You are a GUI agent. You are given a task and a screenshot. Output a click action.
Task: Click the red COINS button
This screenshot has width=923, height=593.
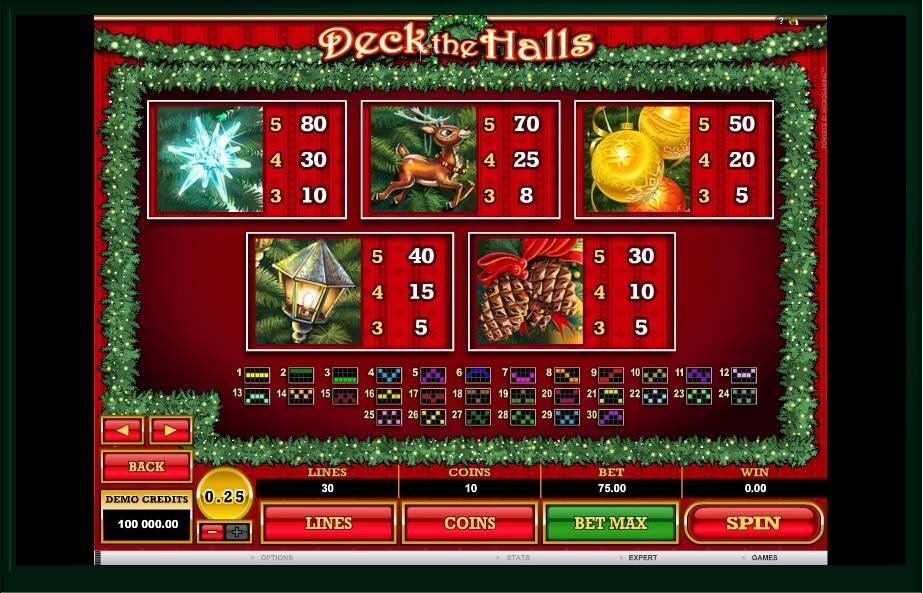pos(469,523)
